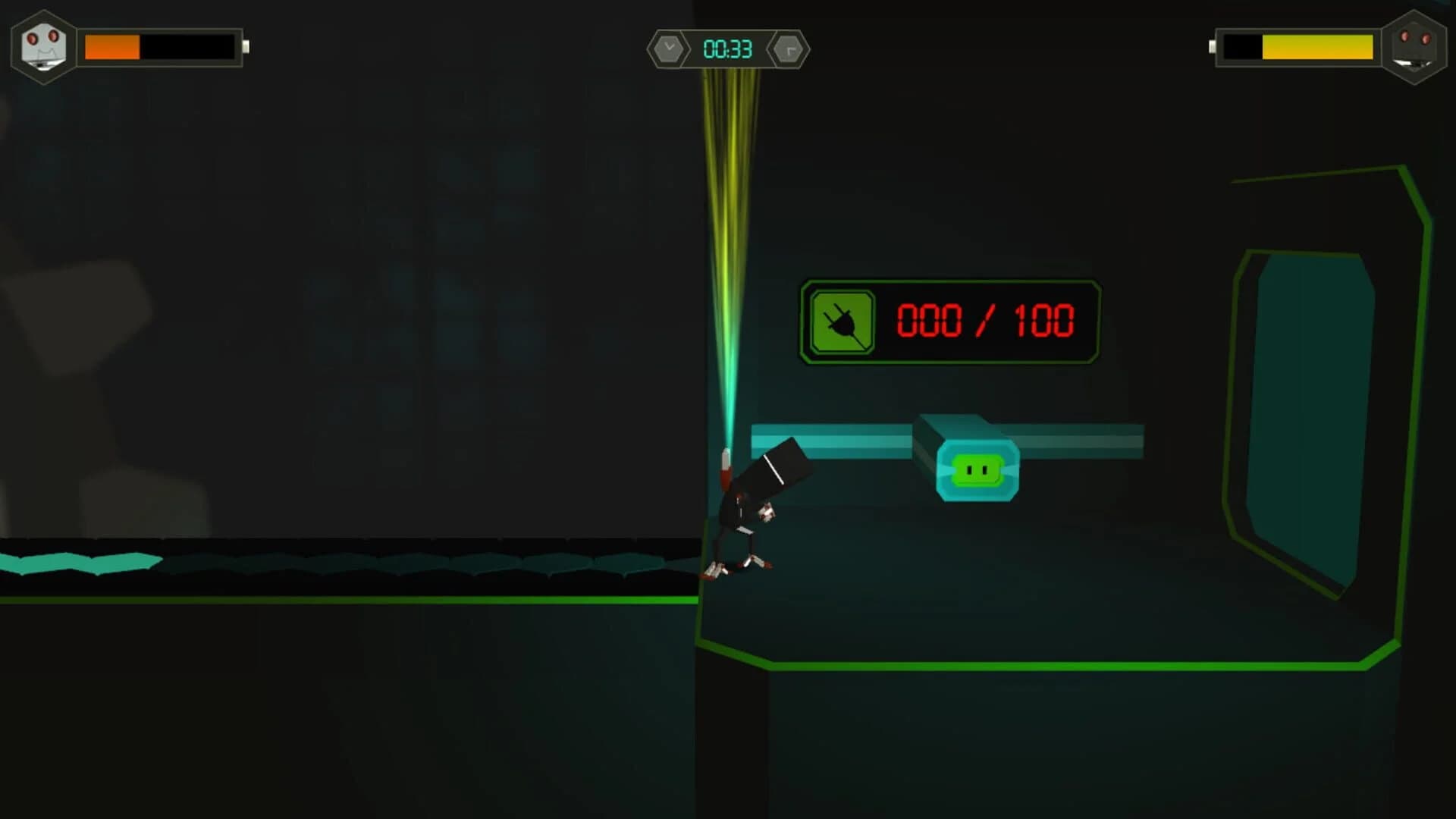This screenshot has height=819, width=1456.
Task: Click the battery terminal cap on the right bar
Action: [1211, 47]
